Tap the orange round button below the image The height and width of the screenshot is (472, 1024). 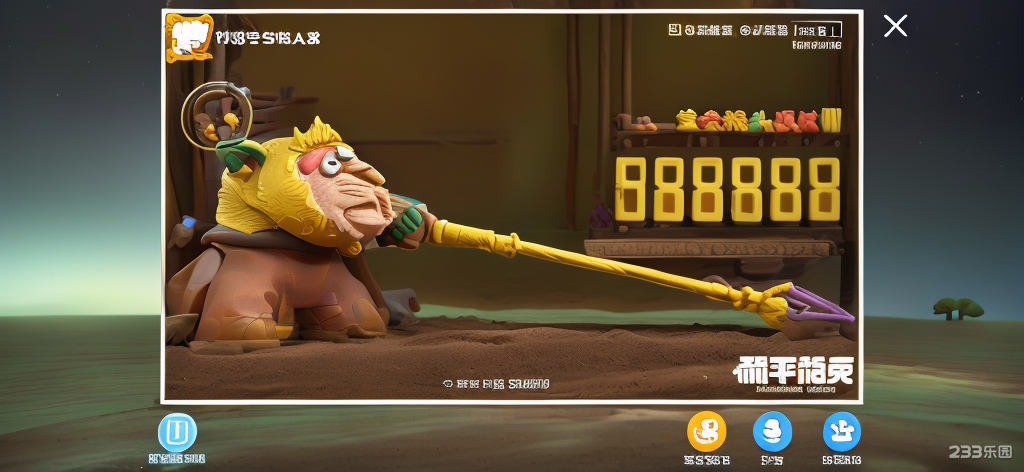point(707,431)
